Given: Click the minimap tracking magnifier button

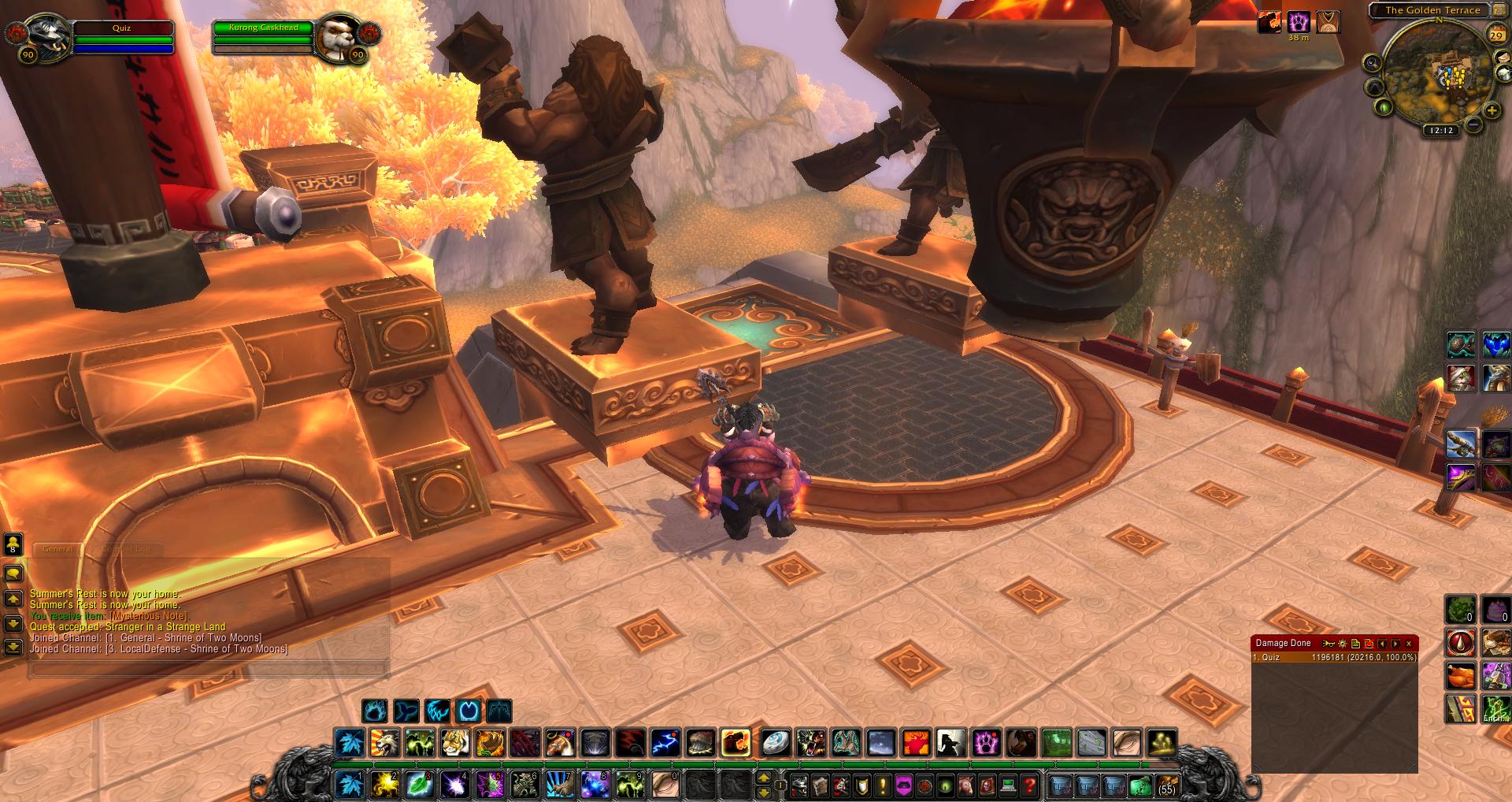Looking at the screenshot, I should coord(1373,63).
